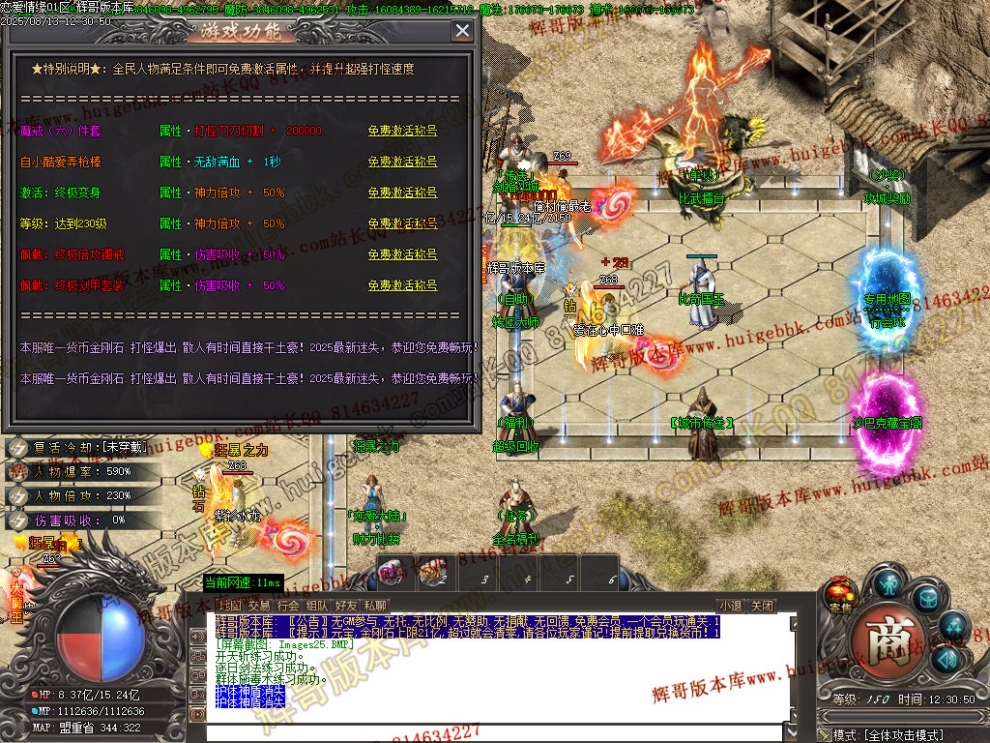Select the 私聊 private chat tab
990x743 pixels.
point(376,606)
